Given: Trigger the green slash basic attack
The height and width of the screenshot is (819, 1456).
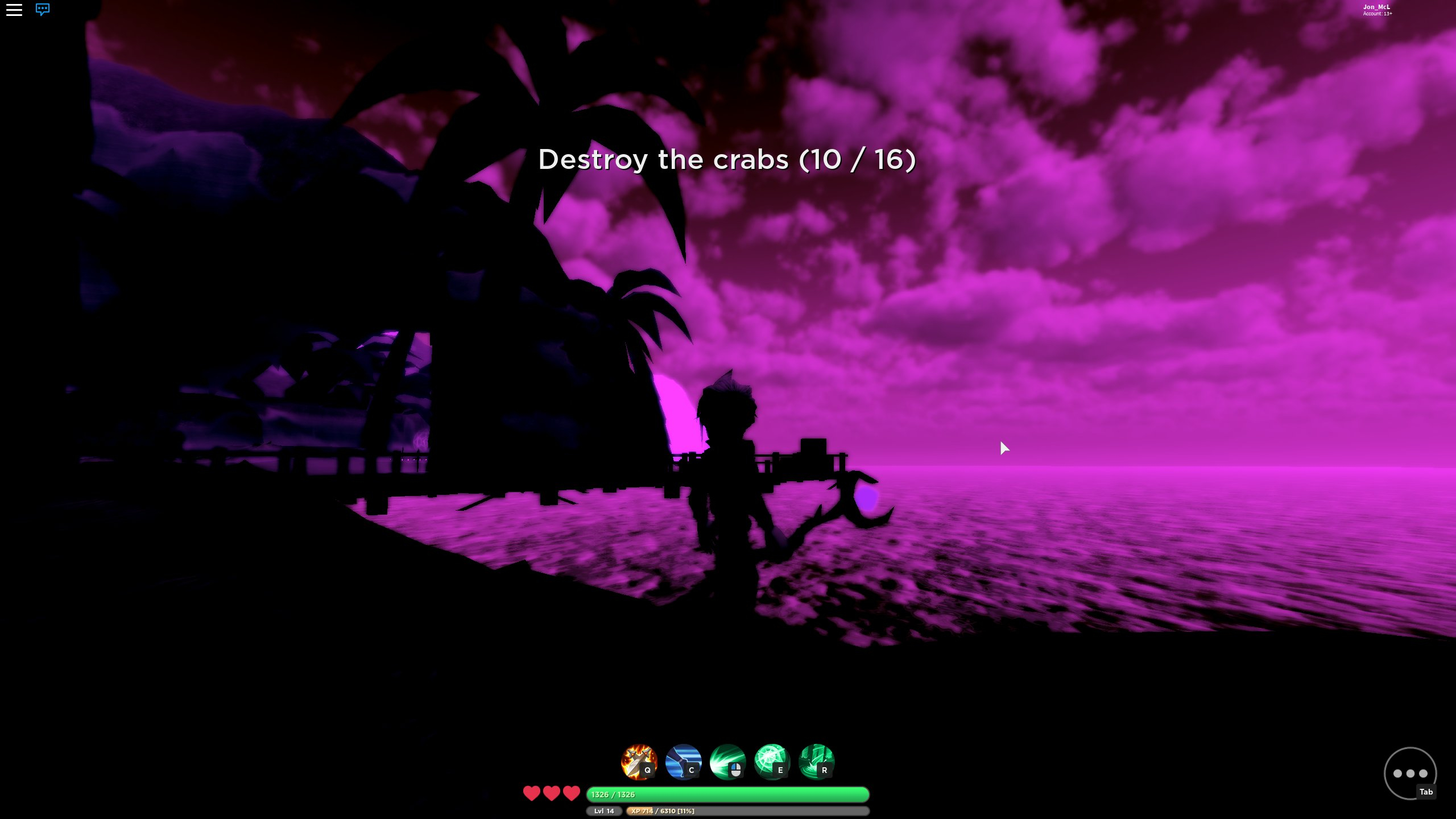Looking at the screenshot, I should click(727, 762).
